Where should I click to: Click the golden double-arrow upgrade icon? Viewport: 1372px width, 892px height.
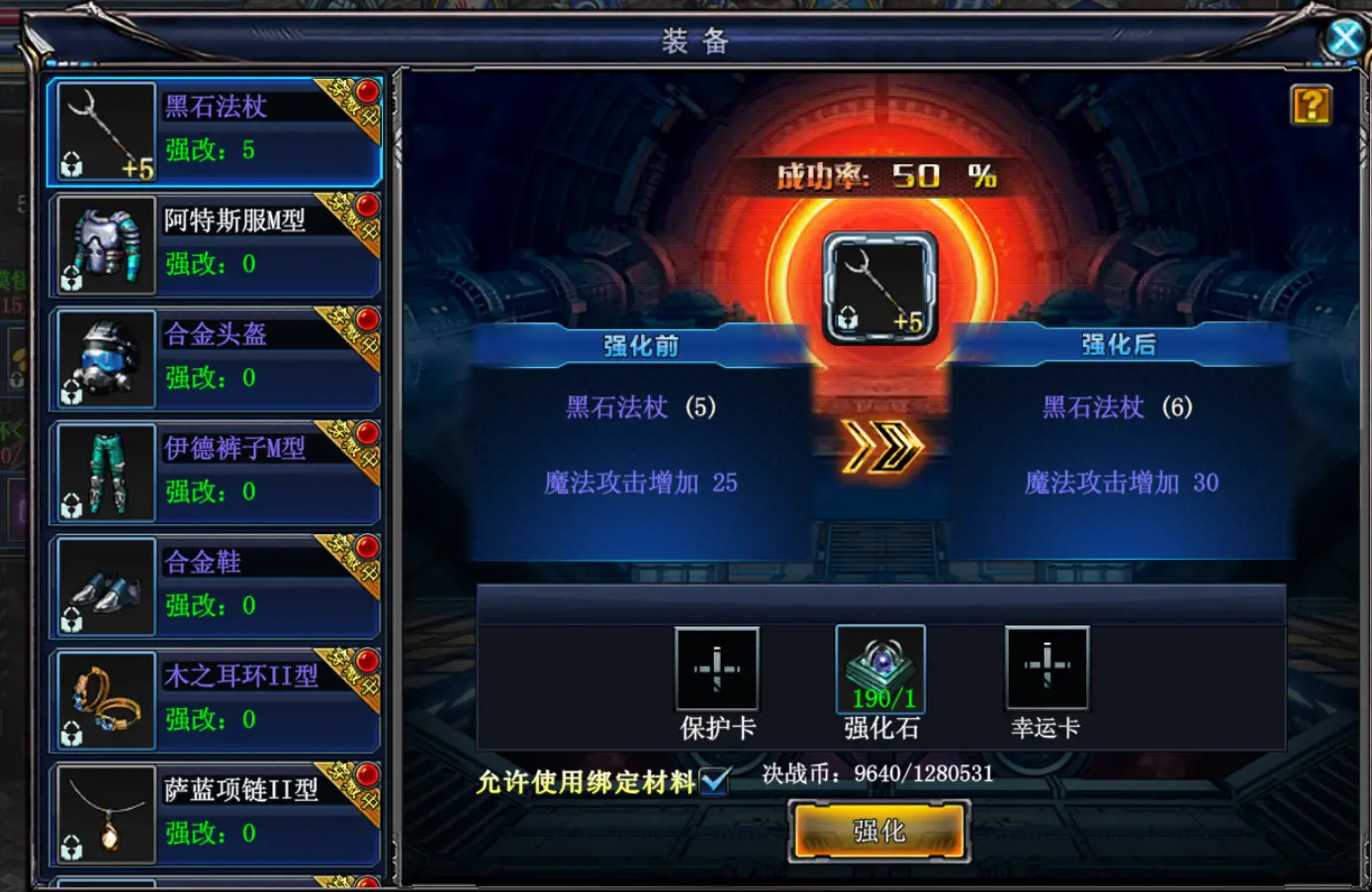coord(878,445)
